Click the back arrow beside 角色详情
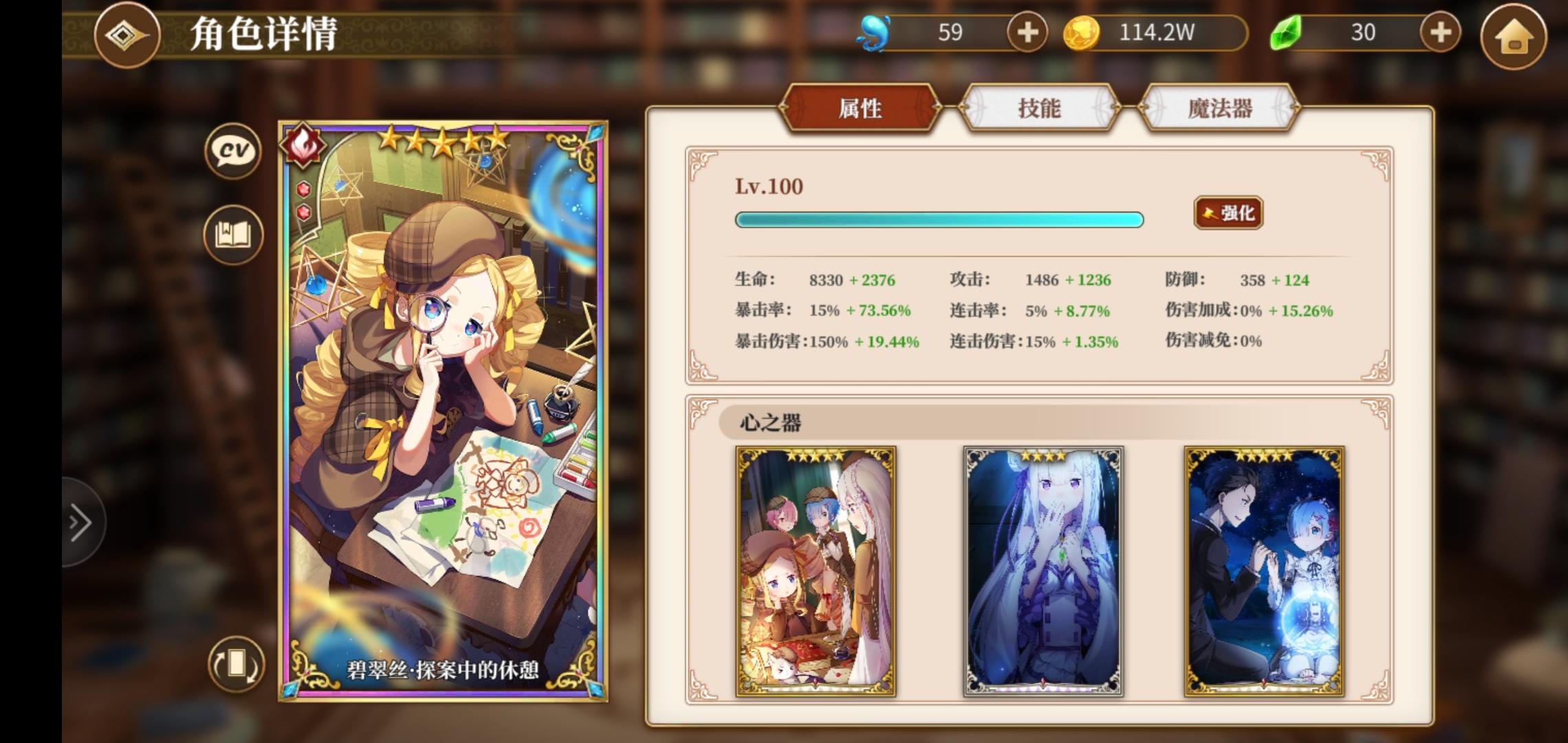Screen dimensions: 1568x743 [x=127, y=35]
